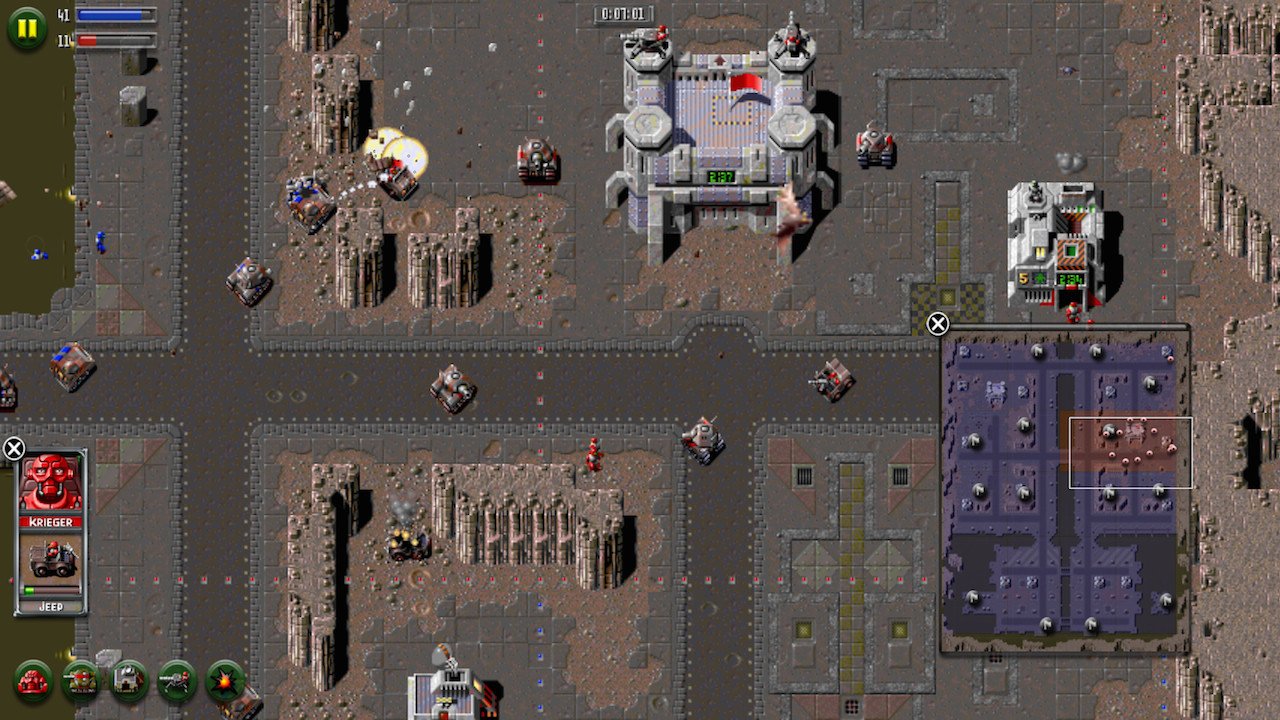Click the JEEP name label

click(50, 606)
